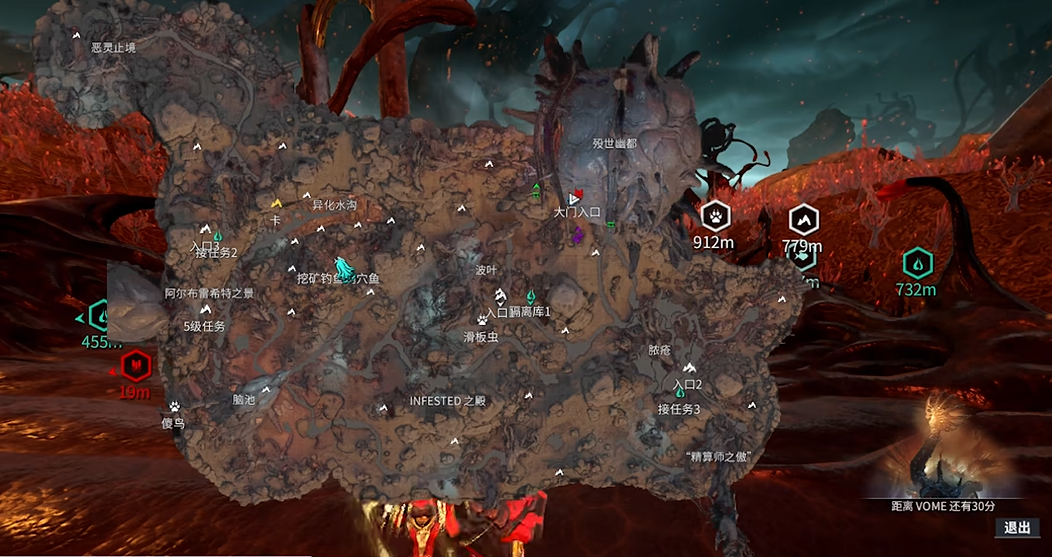This screenshot has width=1052, height=557.
Task: Select the cyan player marker on the map
Action: tap(343, 267)
